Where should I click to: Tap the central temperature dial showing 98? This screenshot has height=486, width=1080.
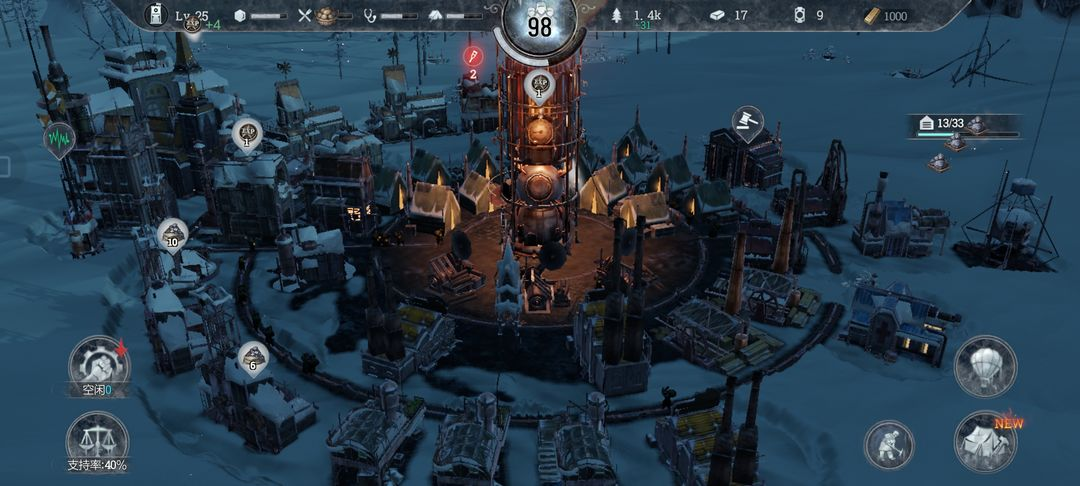(540, 27)
